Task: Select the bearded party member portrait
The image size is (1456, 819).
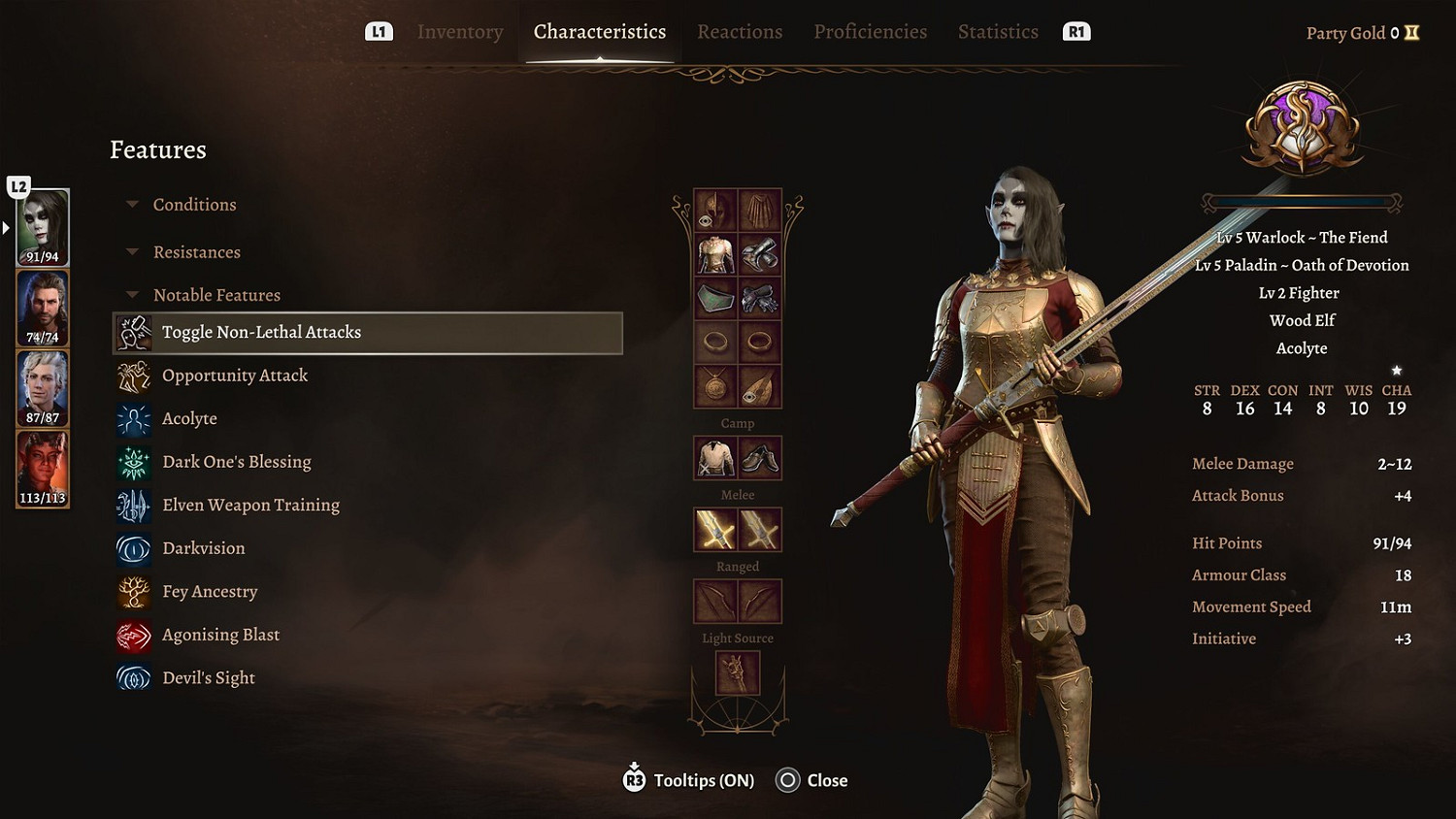Action: (43, 308)
